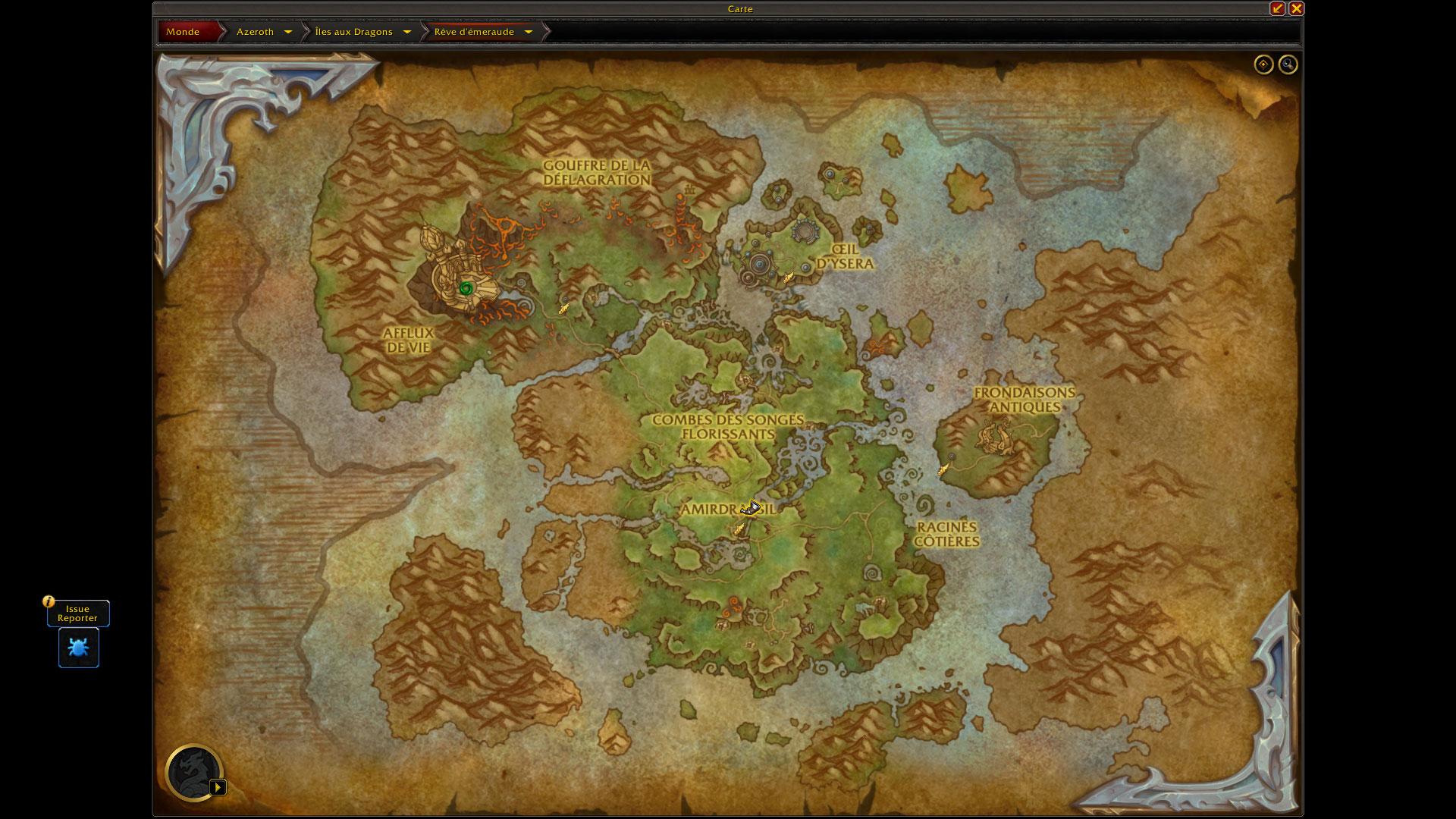1456x819 pixels.
Task: Click the Issue Reporter info icon
Action: (49, 601)
